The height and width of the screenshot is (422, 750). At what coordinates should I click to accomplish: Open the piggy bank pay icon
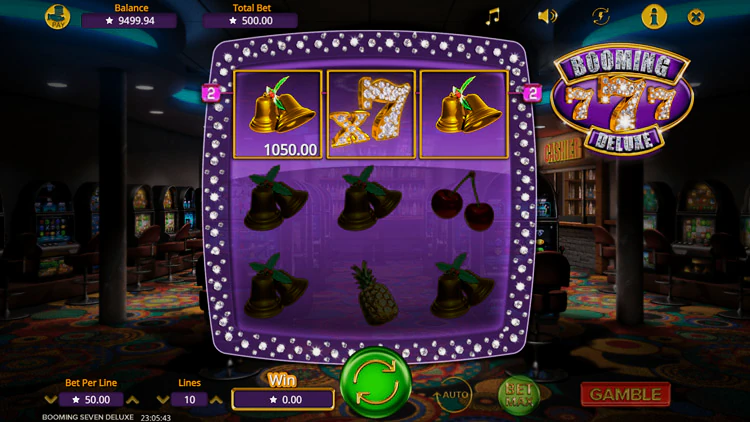59,17
